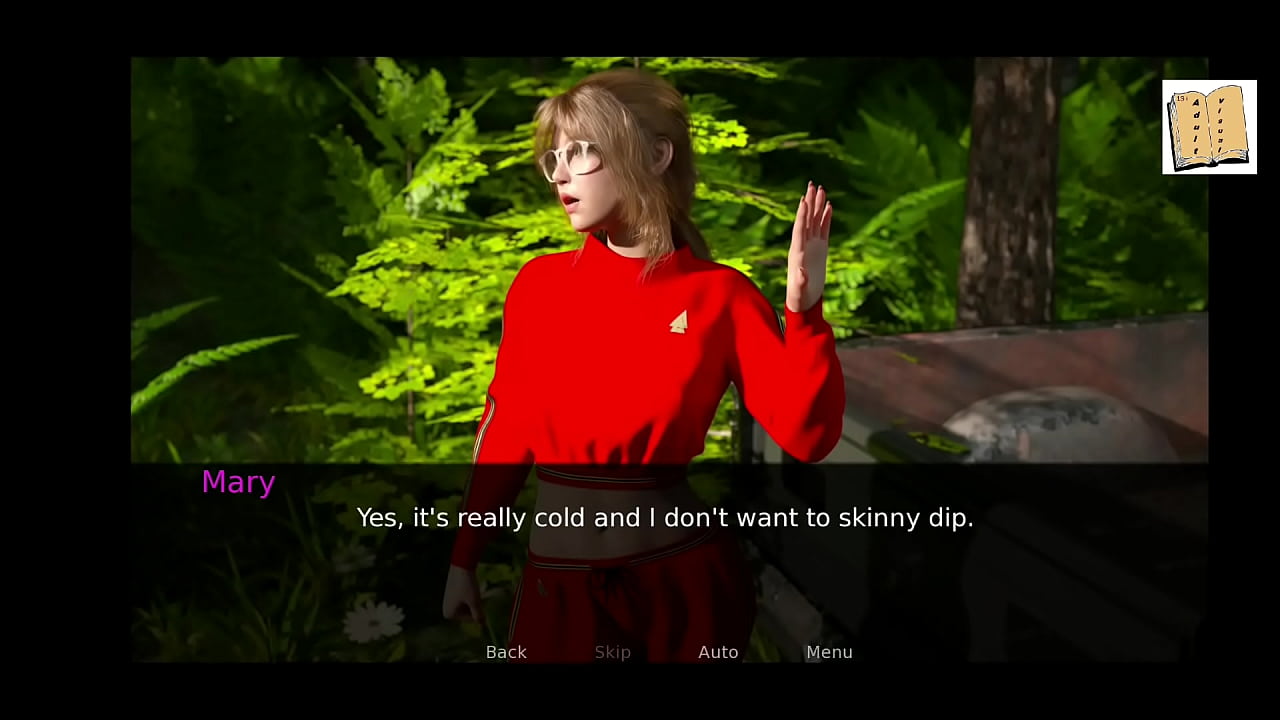
Task: Toggle Auto dialogue advance
Action: (x=718, y=652)
